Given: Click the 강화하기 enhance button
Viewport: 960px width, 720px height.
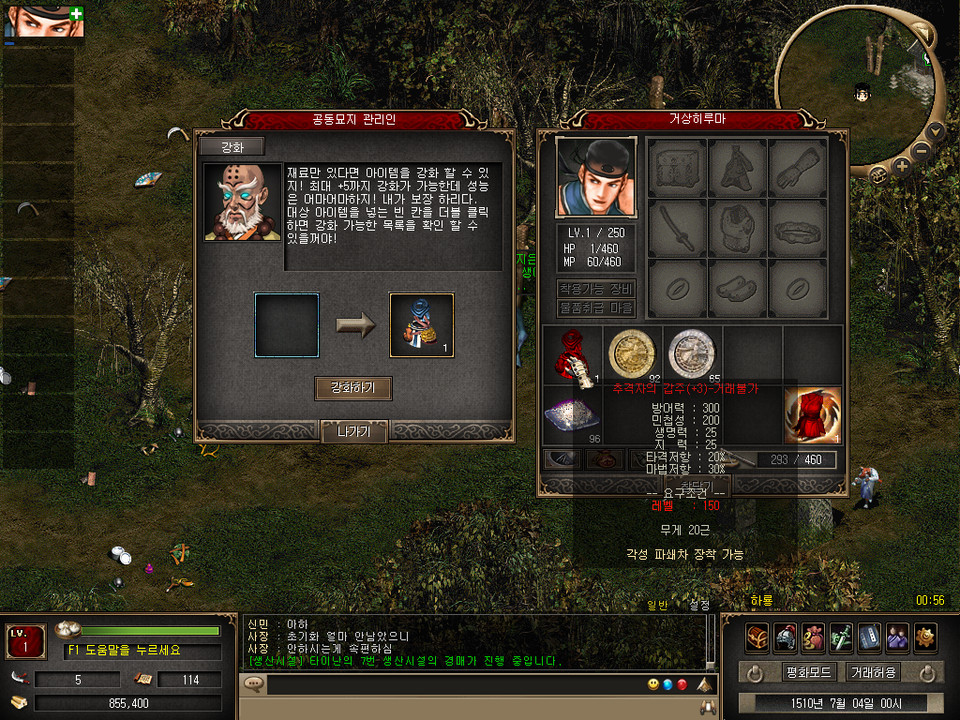Looking at the screenshot, I should pyautogui.click(x=353, y=389).
